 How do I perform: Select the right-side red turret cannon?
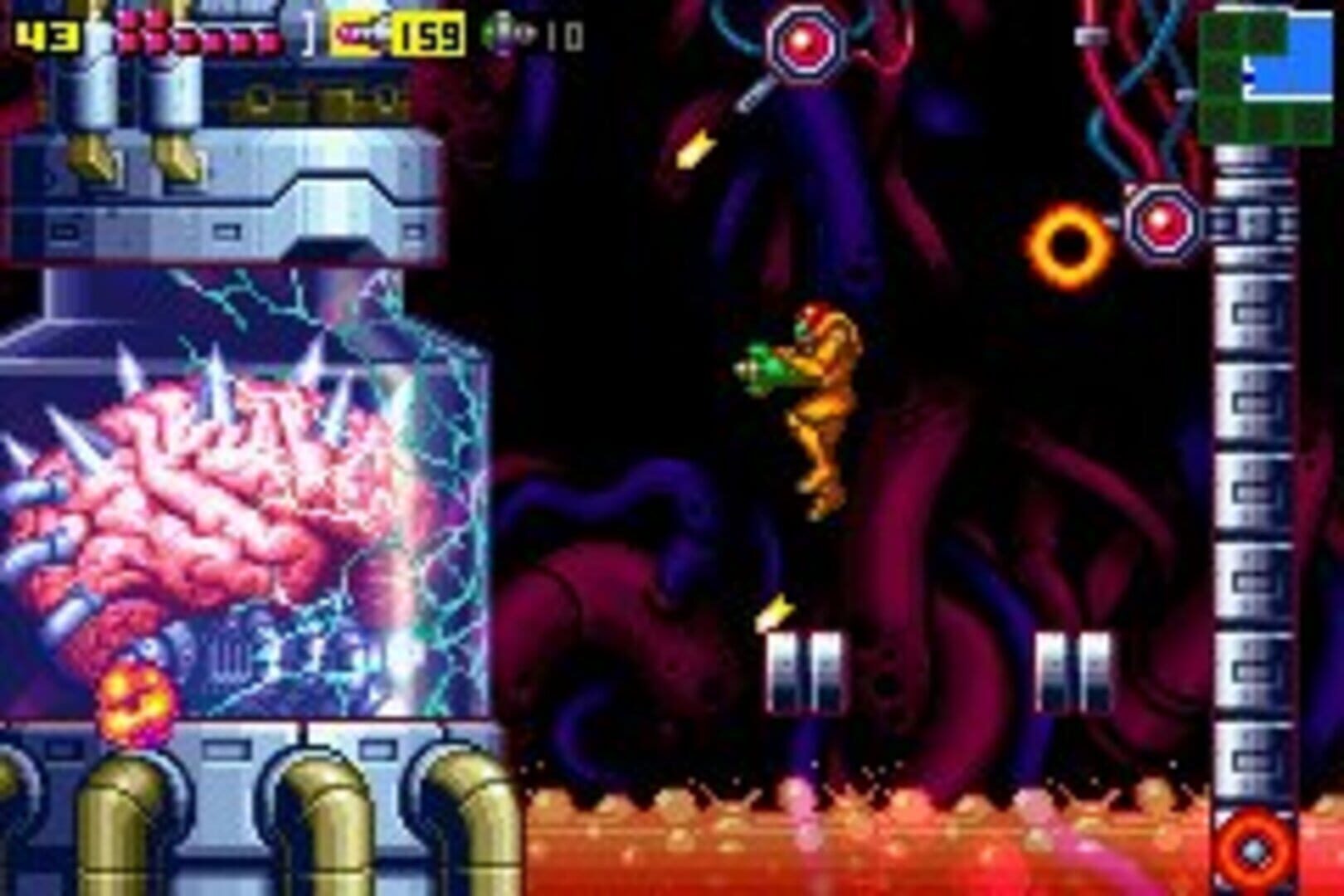(1161, 222)
